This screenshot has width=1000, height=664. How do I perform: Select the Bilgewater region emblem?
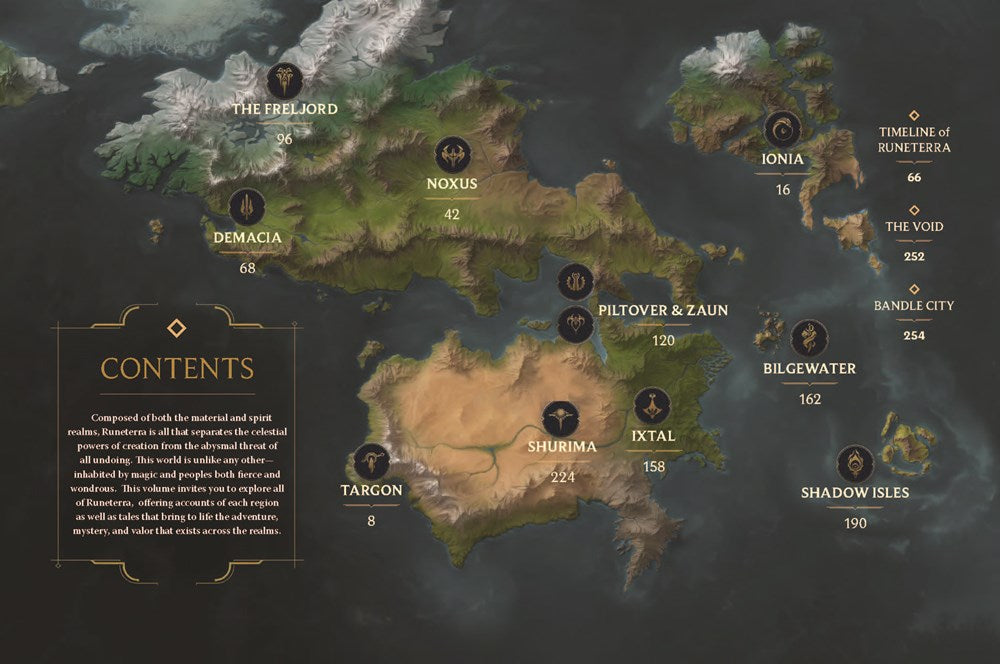809,339
